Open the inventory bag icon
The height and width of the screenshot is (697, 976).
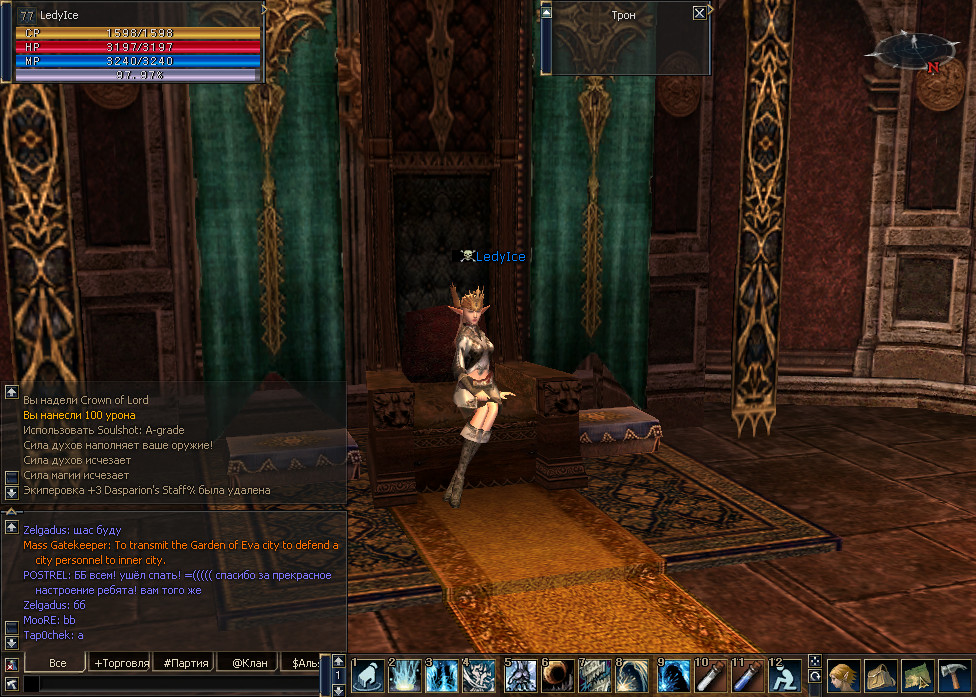click(881, 676)
